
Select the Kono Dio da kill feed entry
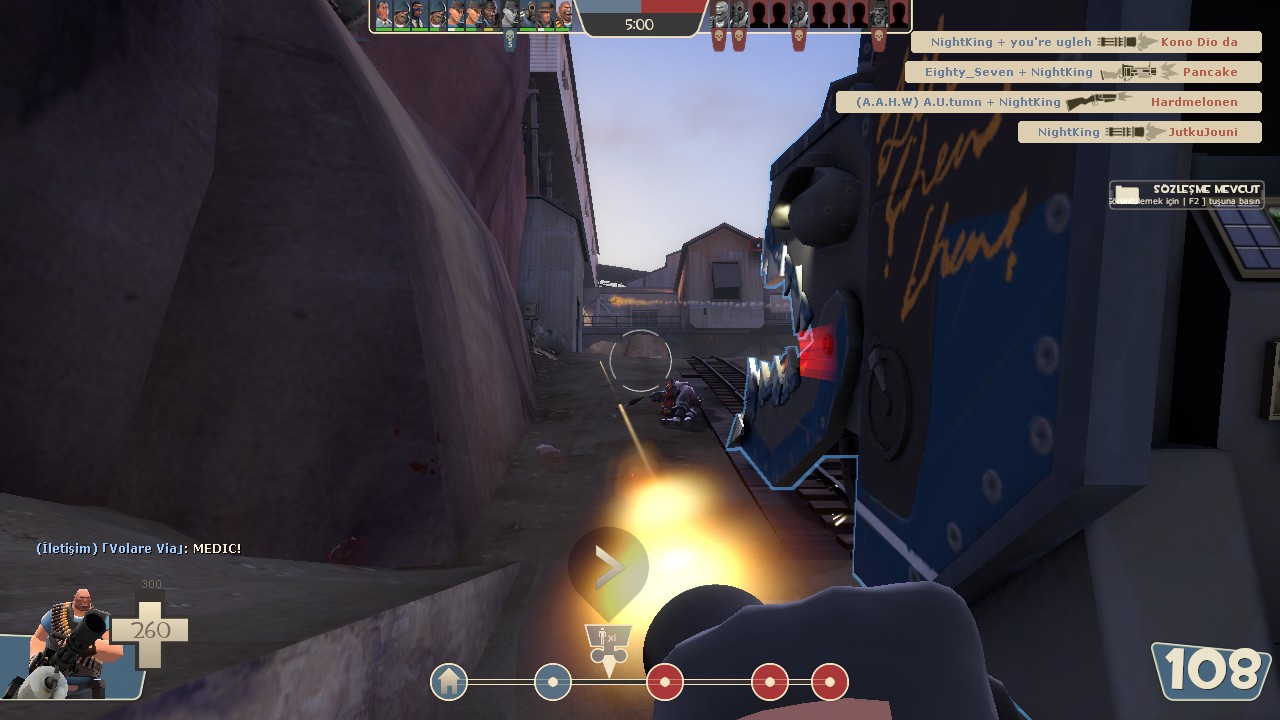[1086, 42]
